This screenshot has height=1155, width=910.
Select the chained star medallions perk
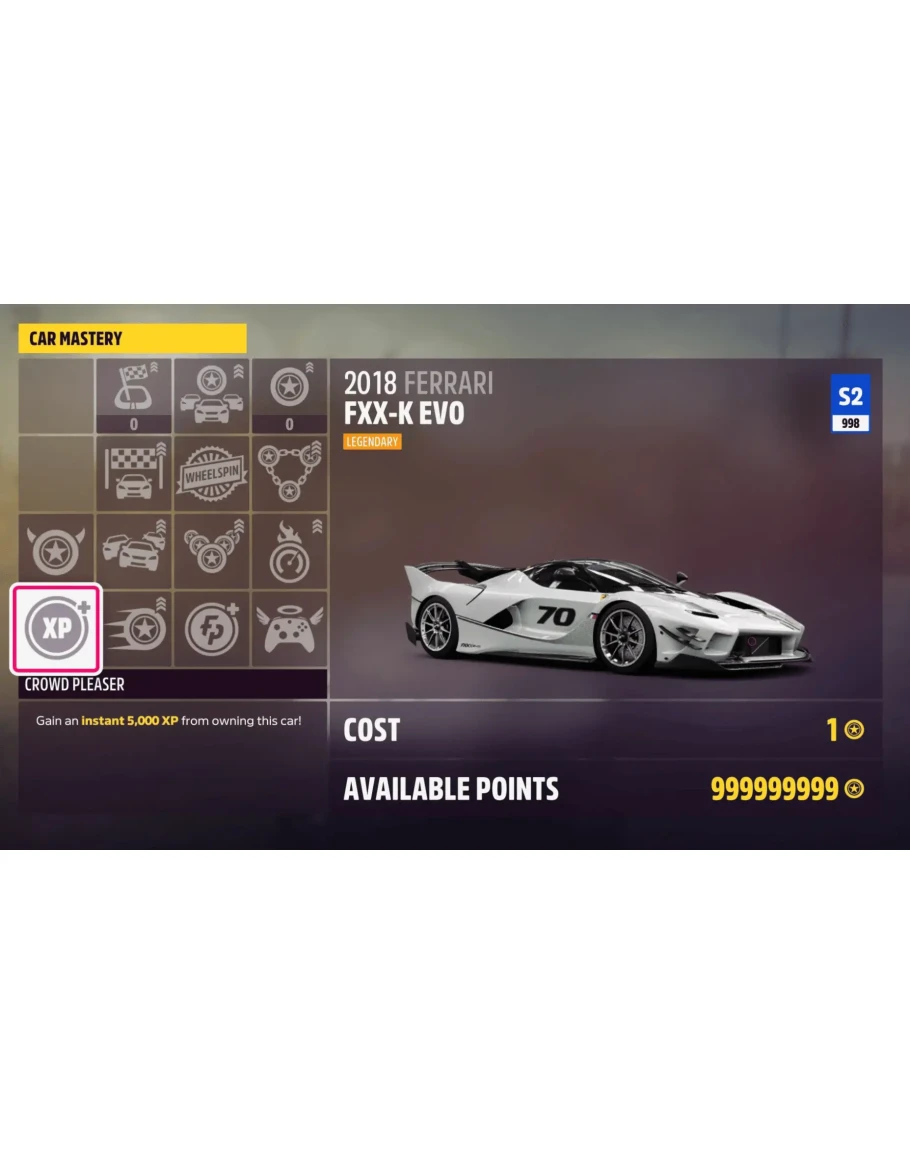289,472
